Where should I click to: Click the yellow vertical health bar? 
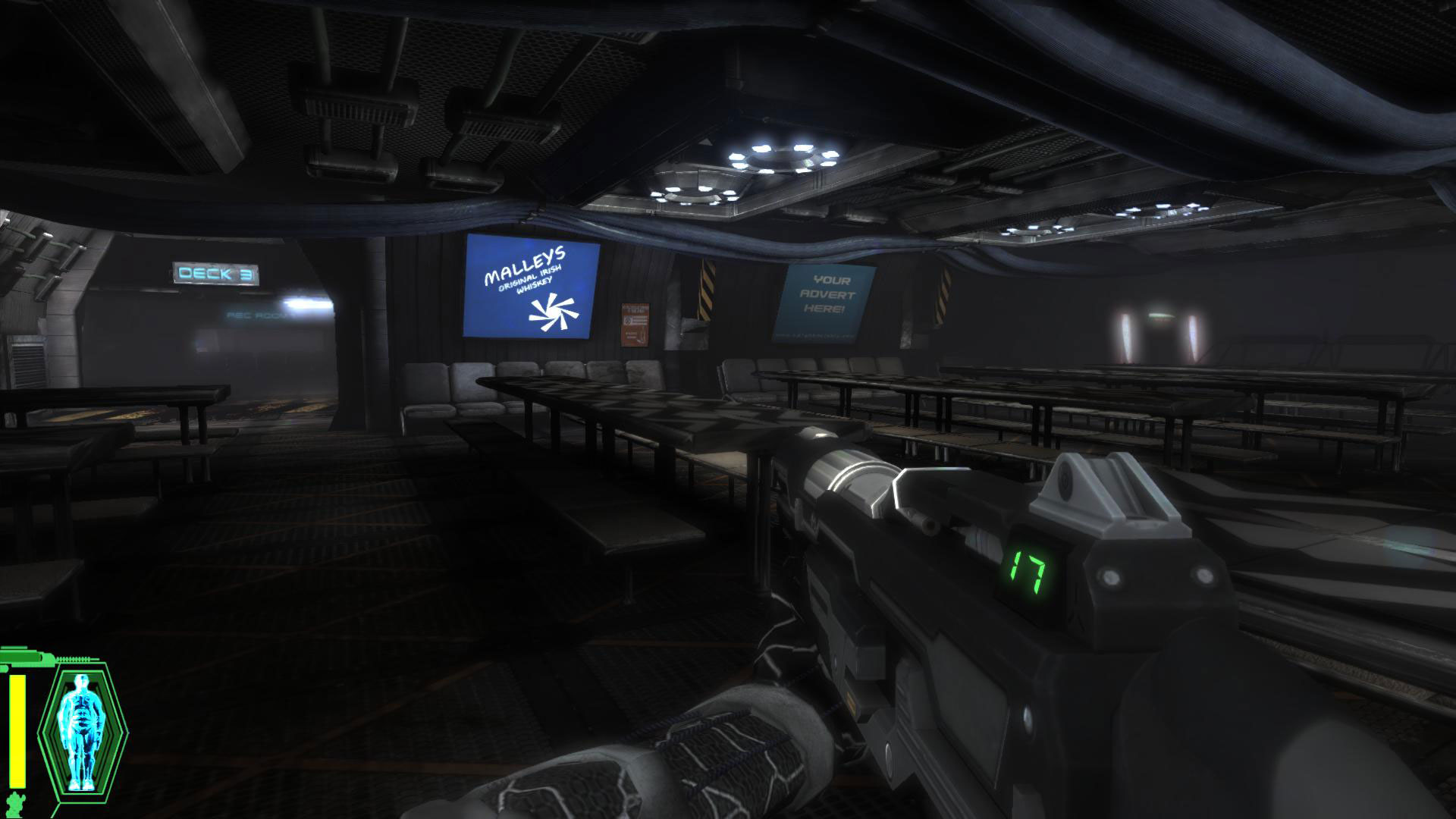pos(17,725)
